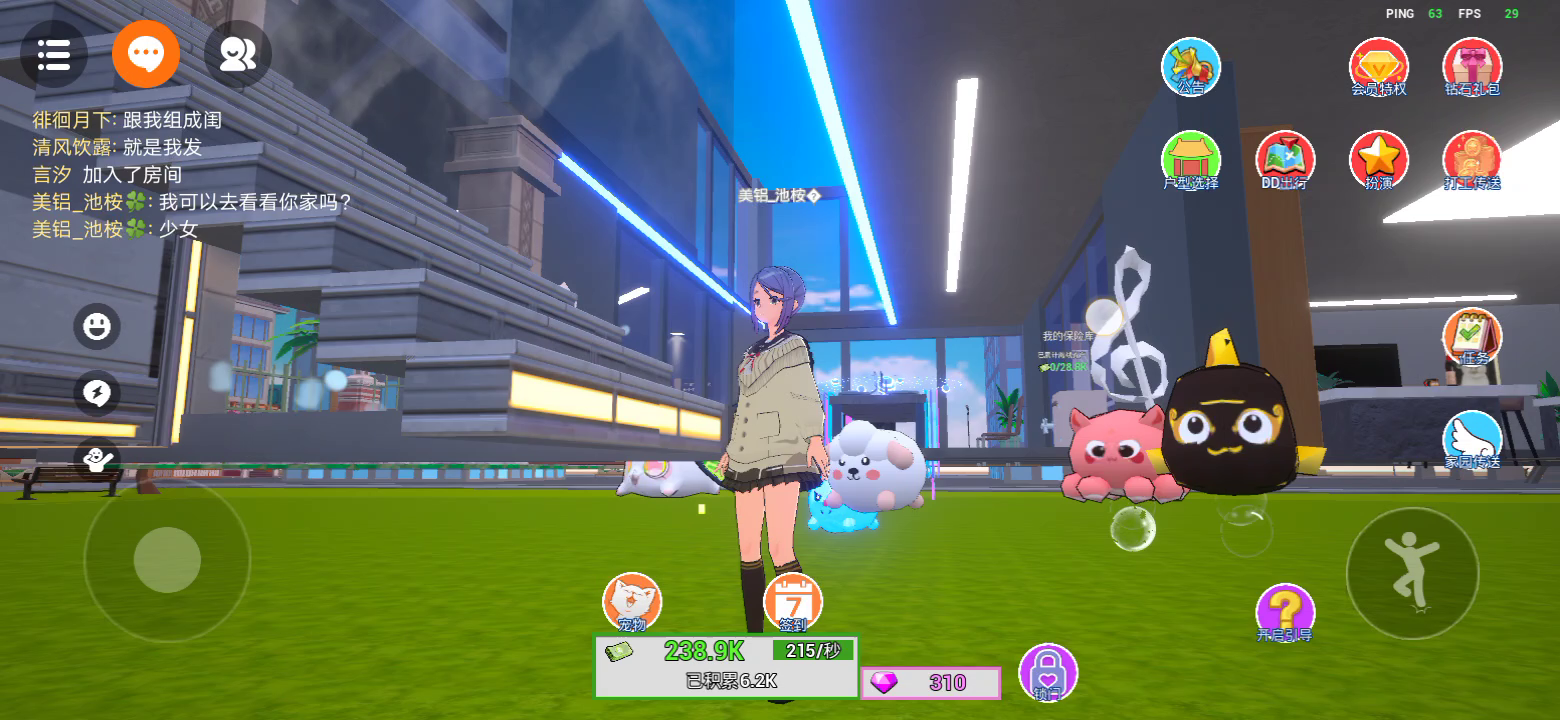
Task: Select the 扮演 role-play star icon
Action: click(1379, 160)
